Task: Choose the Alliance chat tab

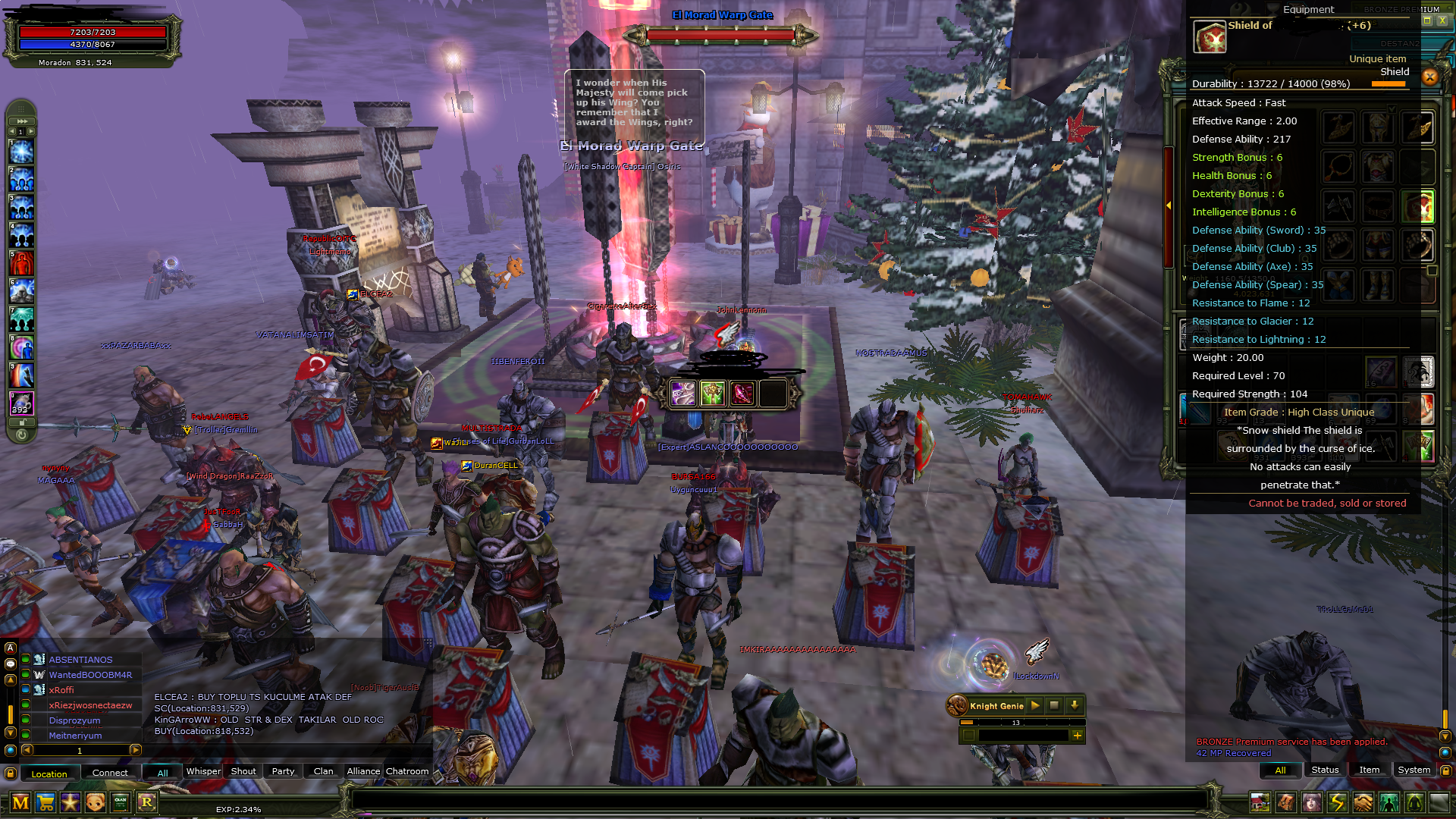Action: [363, 771]
